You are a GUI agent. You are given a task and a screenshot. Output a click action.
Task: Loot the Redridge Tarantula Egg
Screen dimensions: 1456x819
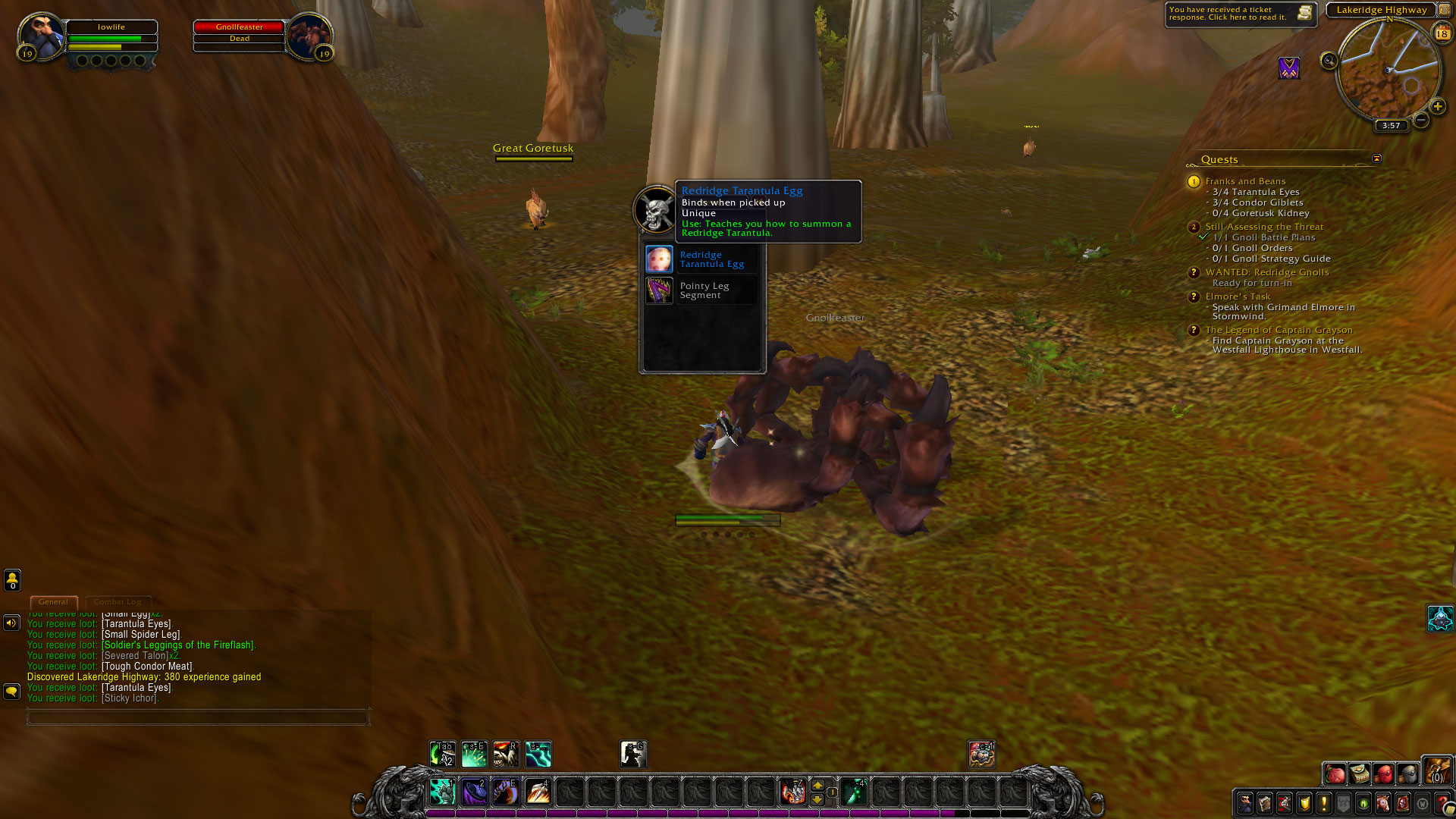pos(659,259)
